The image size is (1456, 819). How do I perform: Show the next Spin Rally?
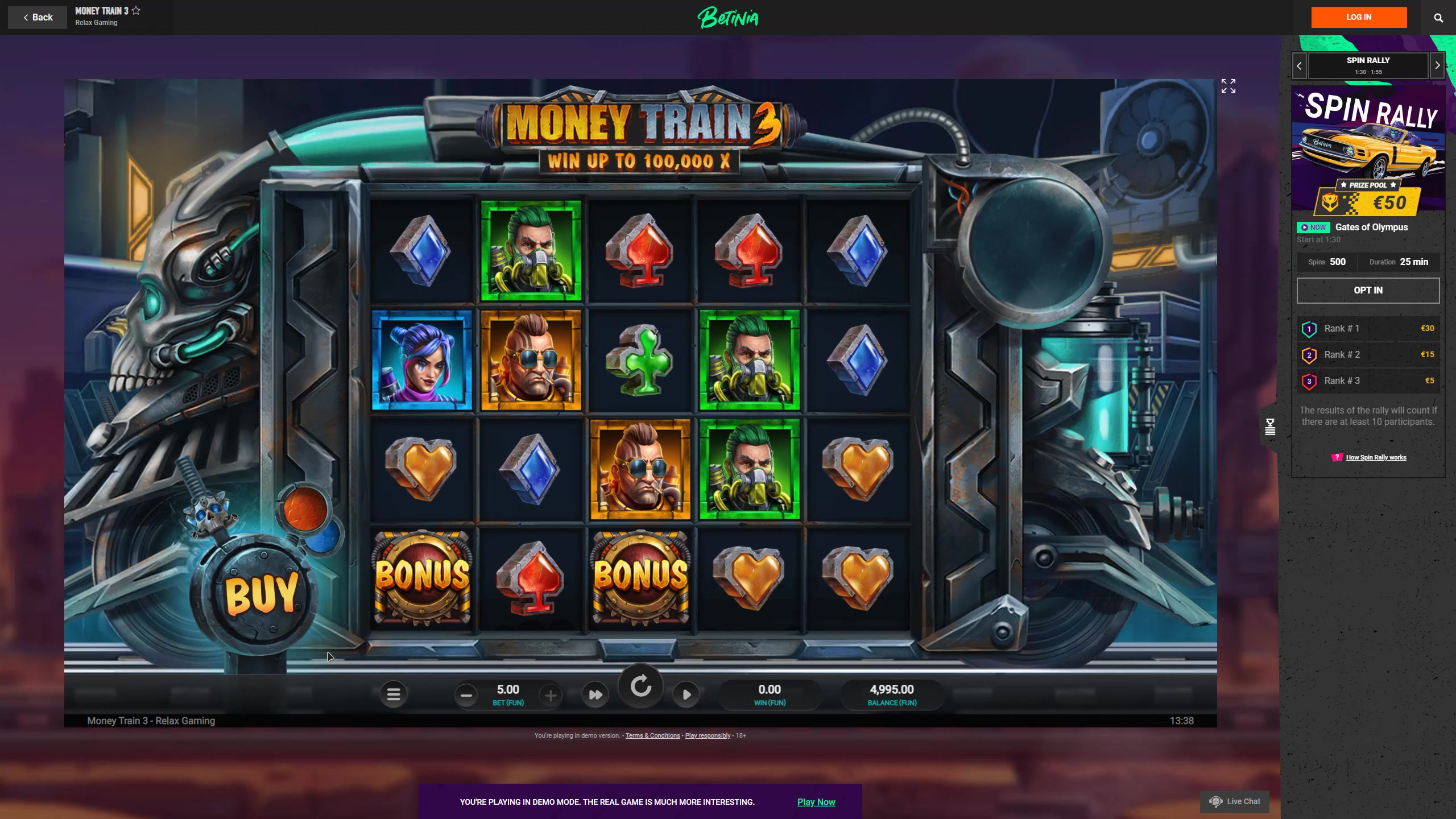(x=1437, y=66)
